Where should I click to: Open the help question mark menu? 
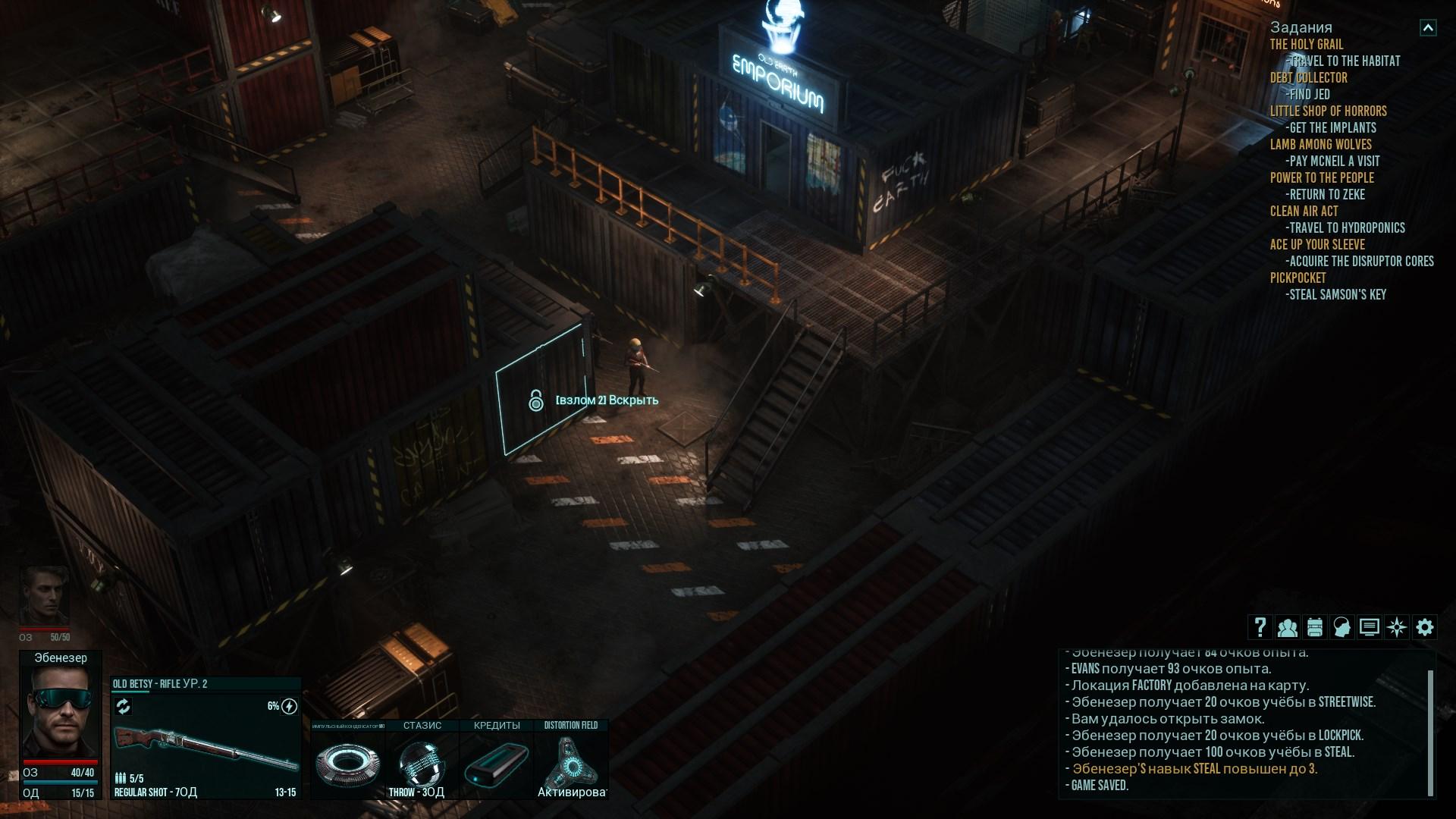1260,627
